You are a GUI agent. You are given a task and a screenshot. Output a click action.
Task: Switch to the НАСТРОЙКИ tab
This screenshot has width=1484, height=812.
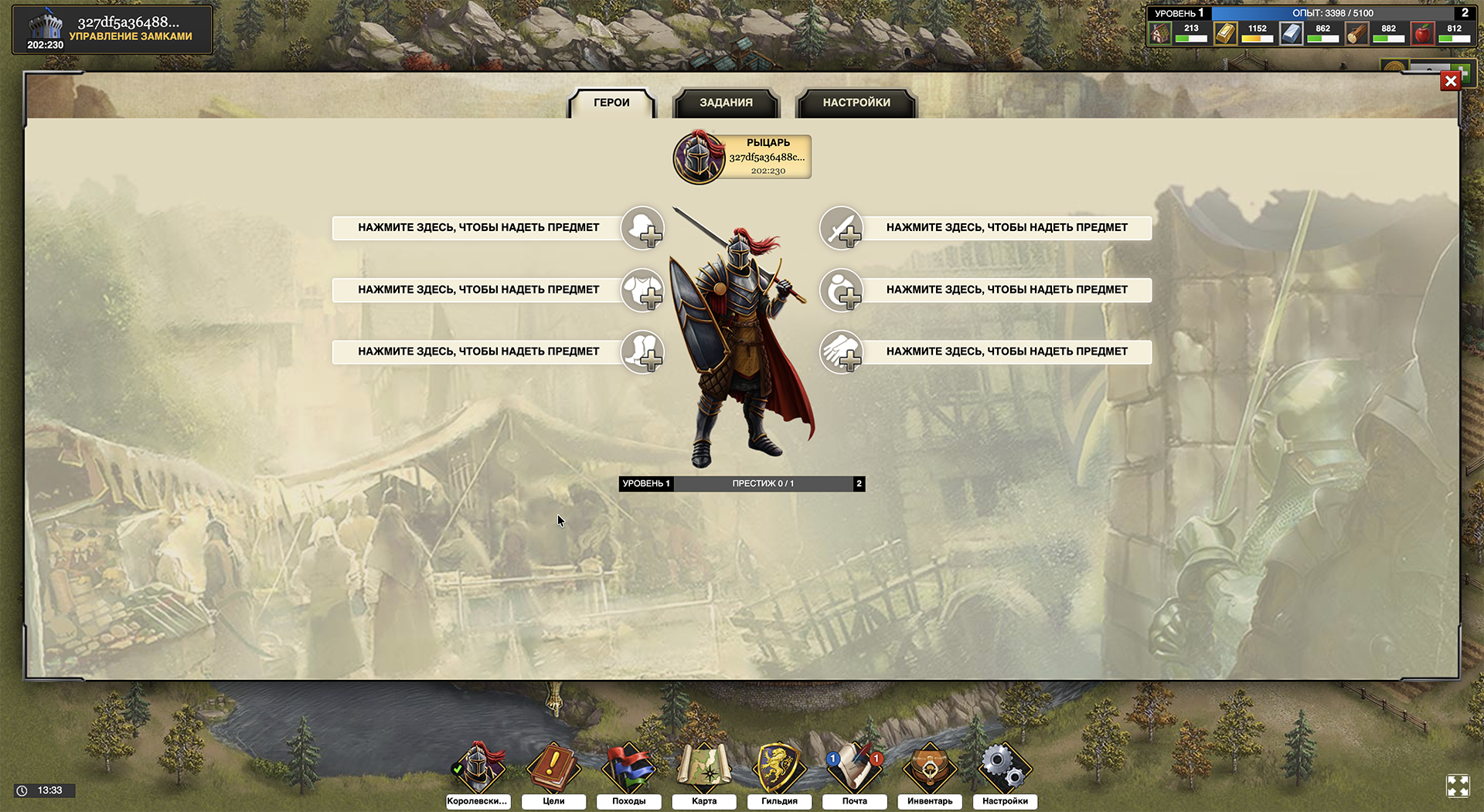point(856,103)
